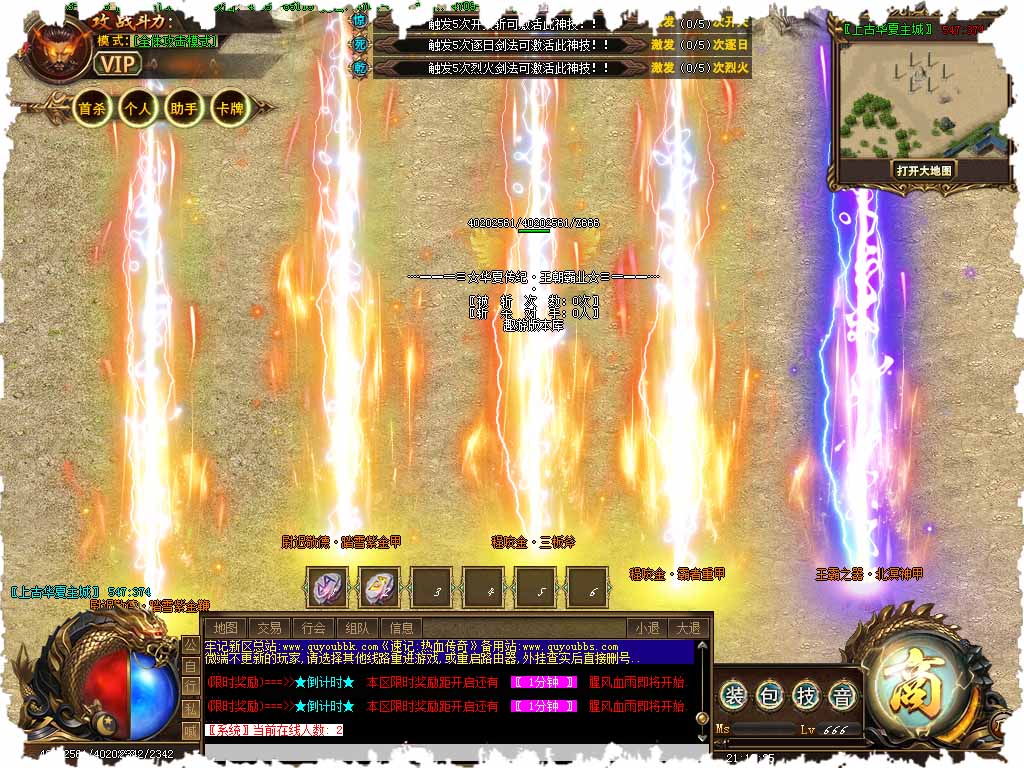This screenshot has width=1024, height=768.
Task: Click the 大退 exit button
Action: click(x=687, y=628)
